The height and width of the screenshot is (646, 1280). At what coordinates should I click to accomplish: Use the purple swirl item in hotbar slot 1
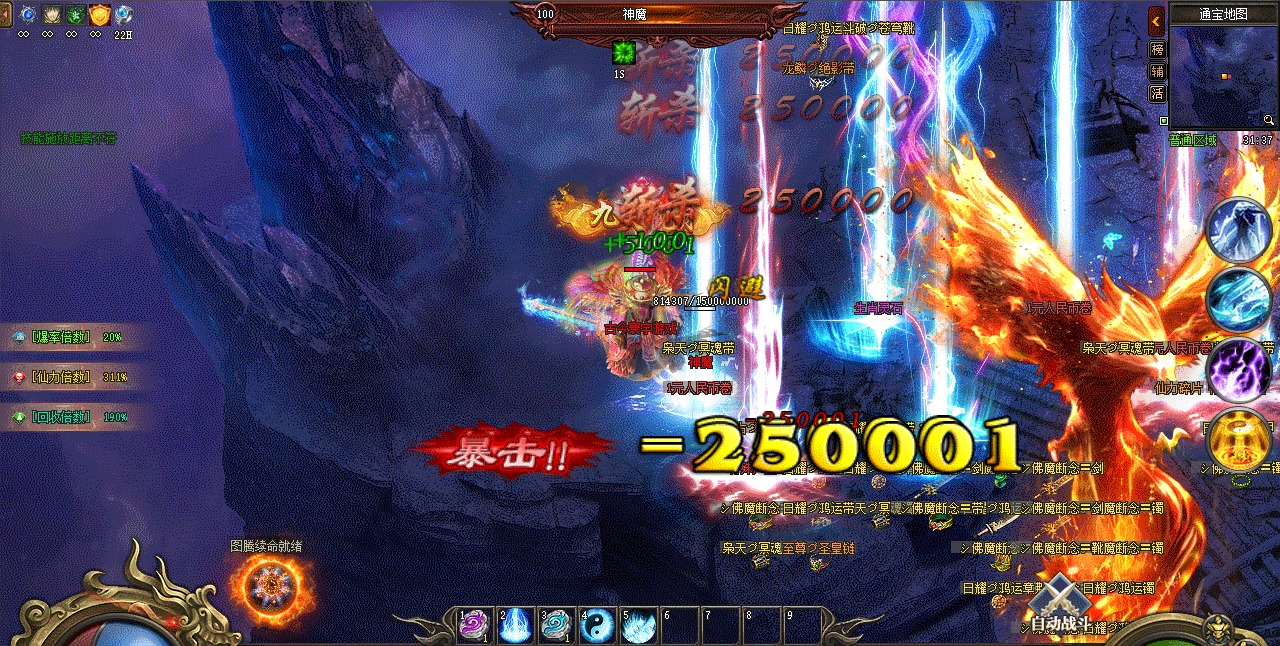pos(471,626)
